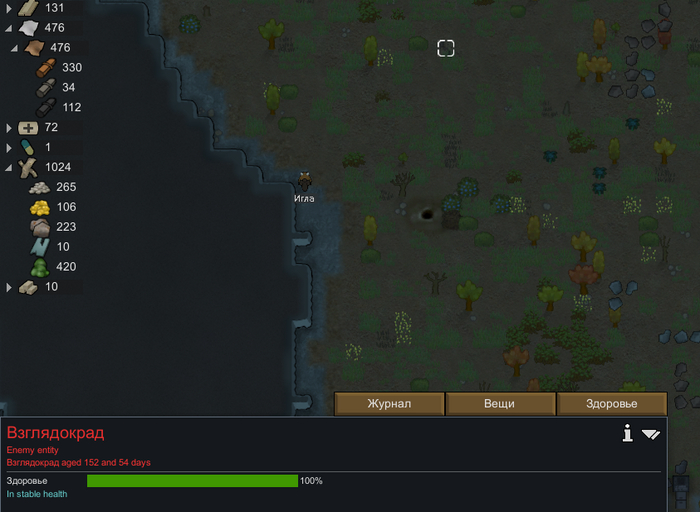Click the select-next arrow icon in the inspect panel
The height and width of the screenshot is (512, 700).
pos(651,434)
